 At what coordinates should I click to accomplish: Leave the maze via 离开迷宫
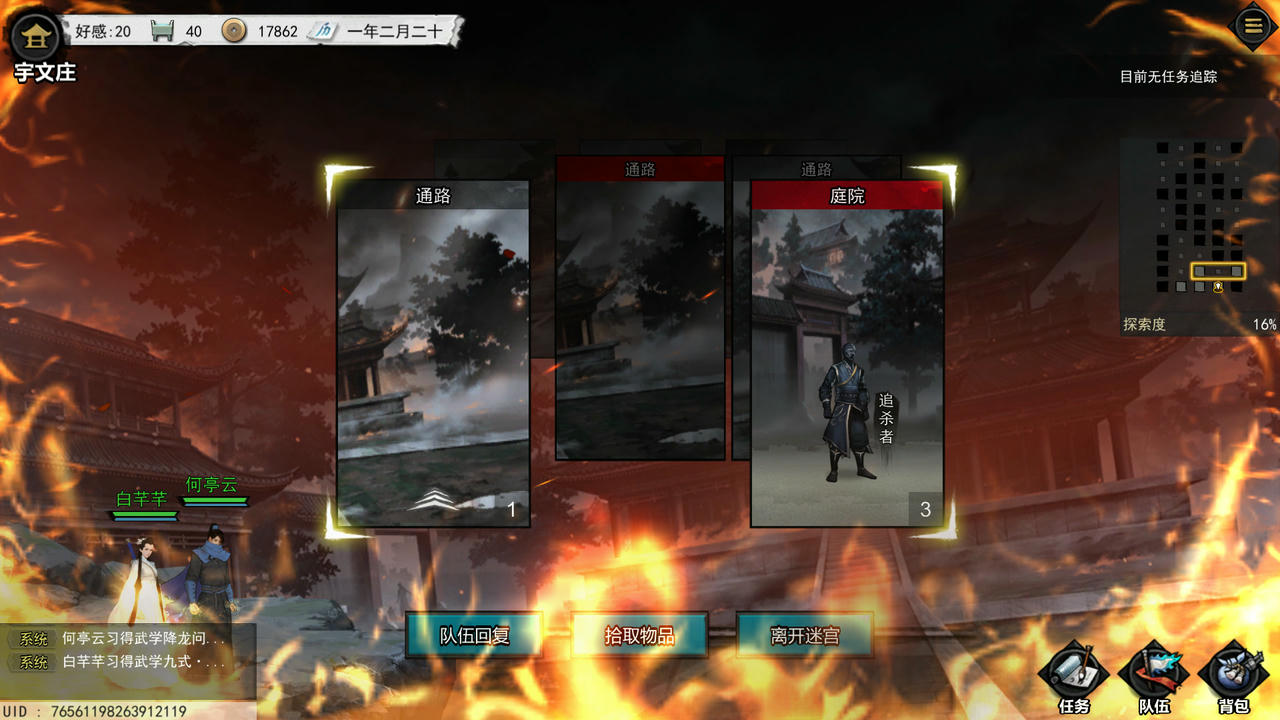pyautogui.click(x=804, y=635)
